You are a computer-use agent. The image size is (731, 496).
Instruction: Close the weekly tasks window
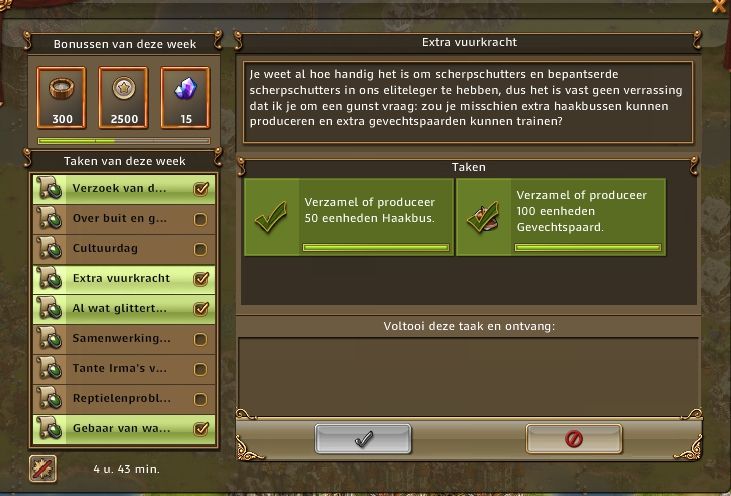tap(719, 6)
